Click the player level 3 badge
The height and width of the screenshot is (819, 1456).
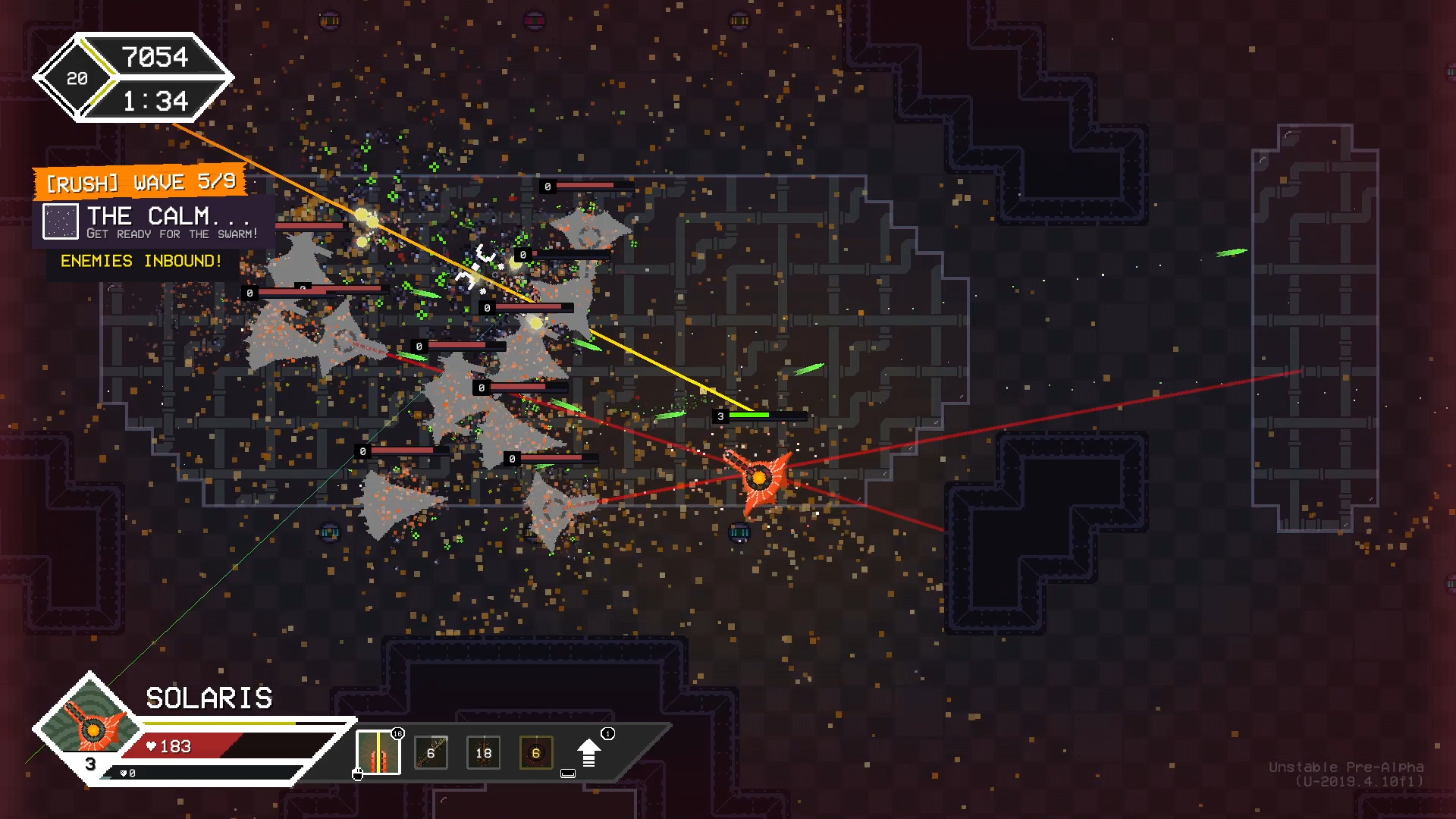[89, 764]
